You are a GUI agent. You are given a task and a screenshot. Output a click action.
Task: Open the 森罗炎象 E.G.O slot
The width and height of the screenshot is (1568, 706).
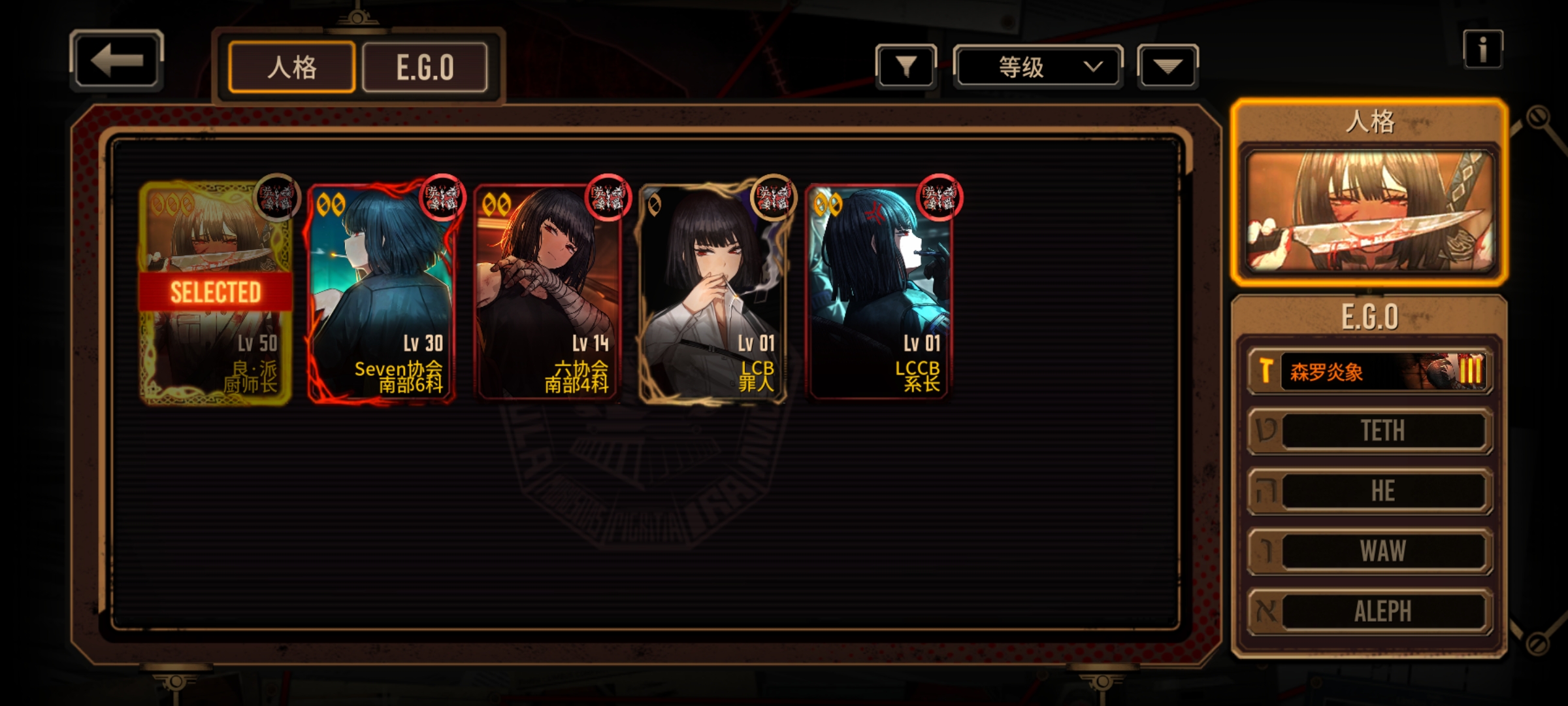1369,371
